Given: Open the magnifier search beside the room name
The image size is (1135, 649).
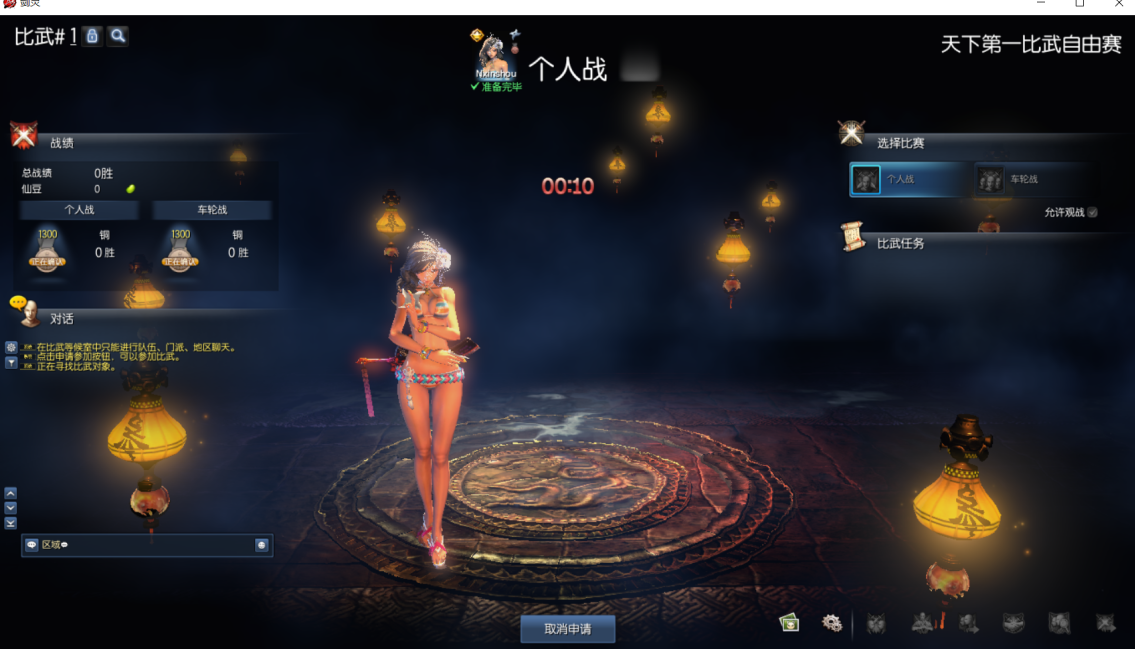Looking at the screenshot, I should (x=118, y=36).
